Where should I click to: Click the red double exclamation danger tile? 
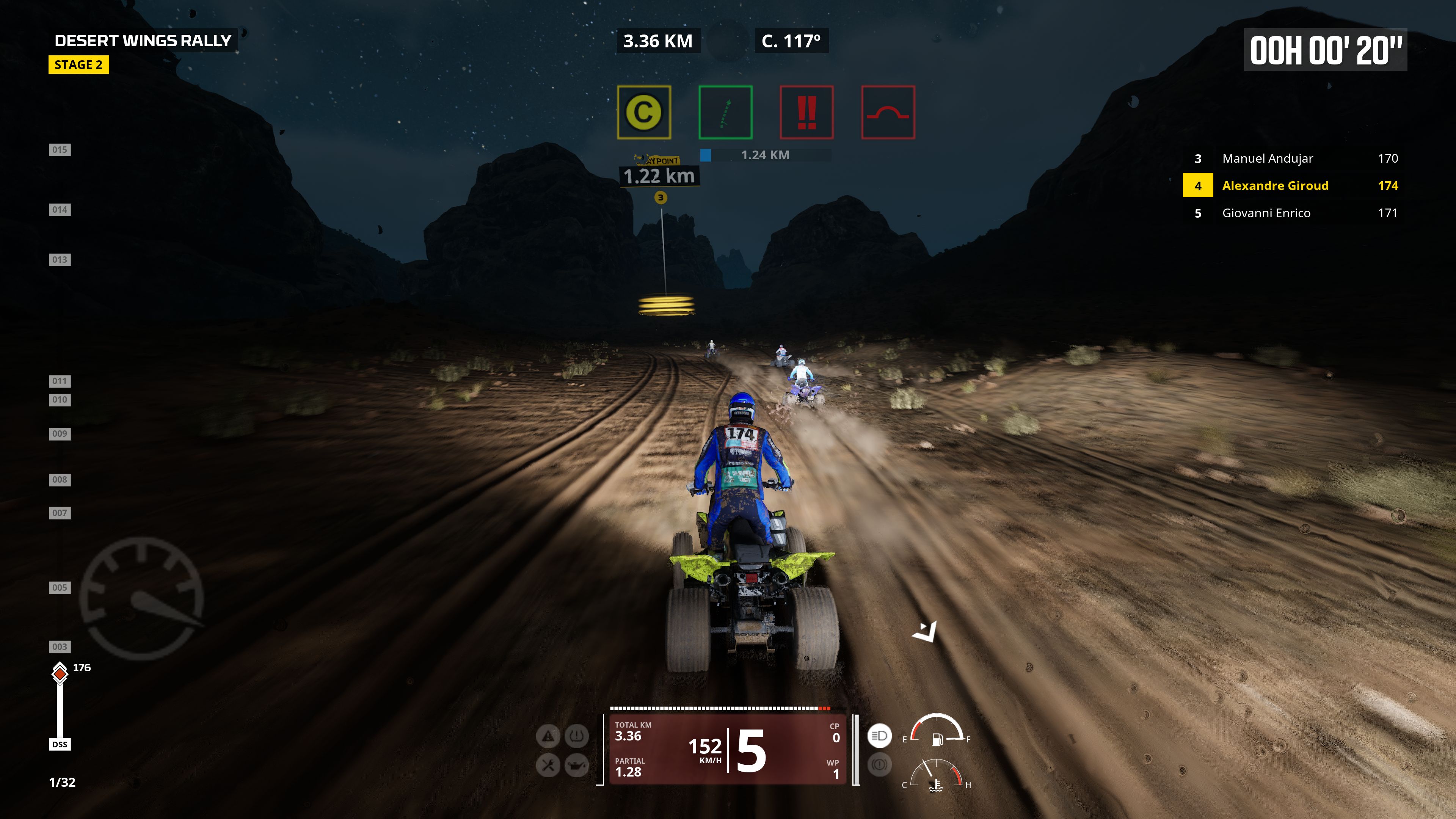(806, 112)
